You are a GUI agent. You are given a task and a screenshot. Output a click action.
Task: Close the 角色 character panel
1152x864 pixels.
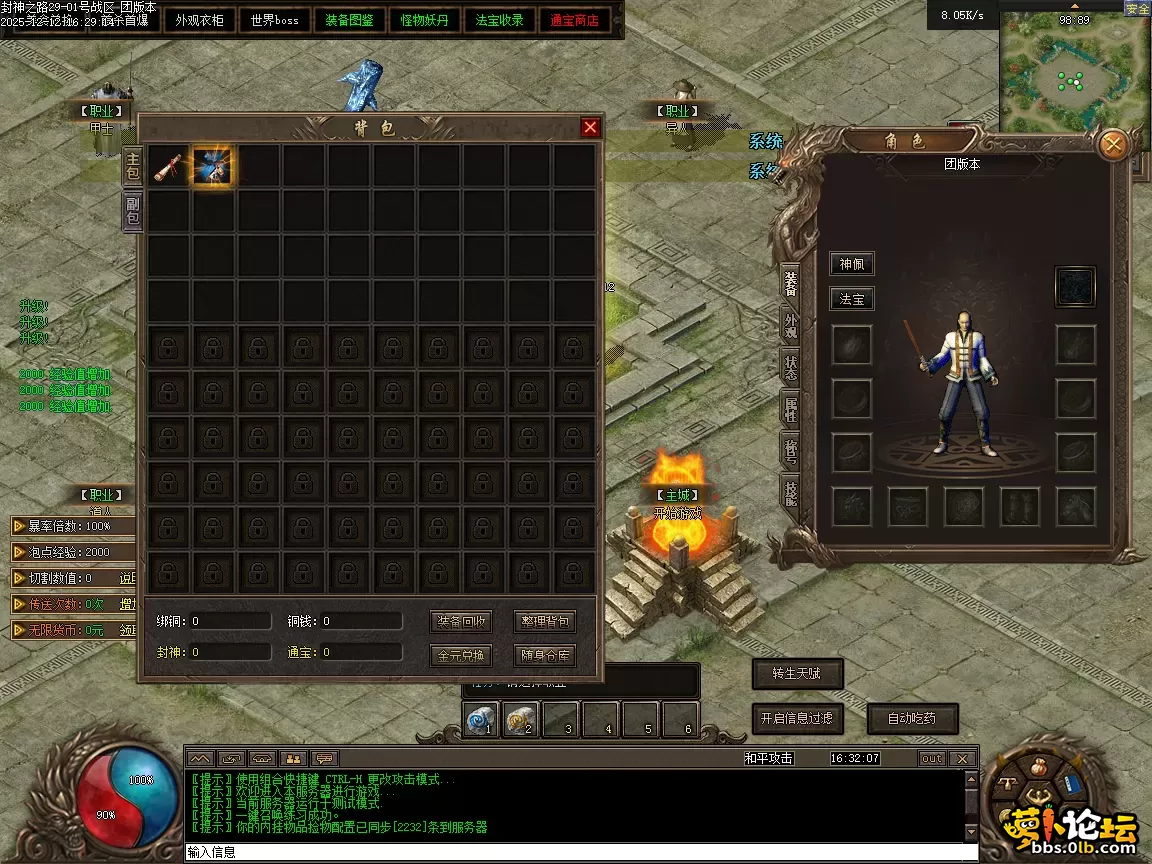(1112, 146)
